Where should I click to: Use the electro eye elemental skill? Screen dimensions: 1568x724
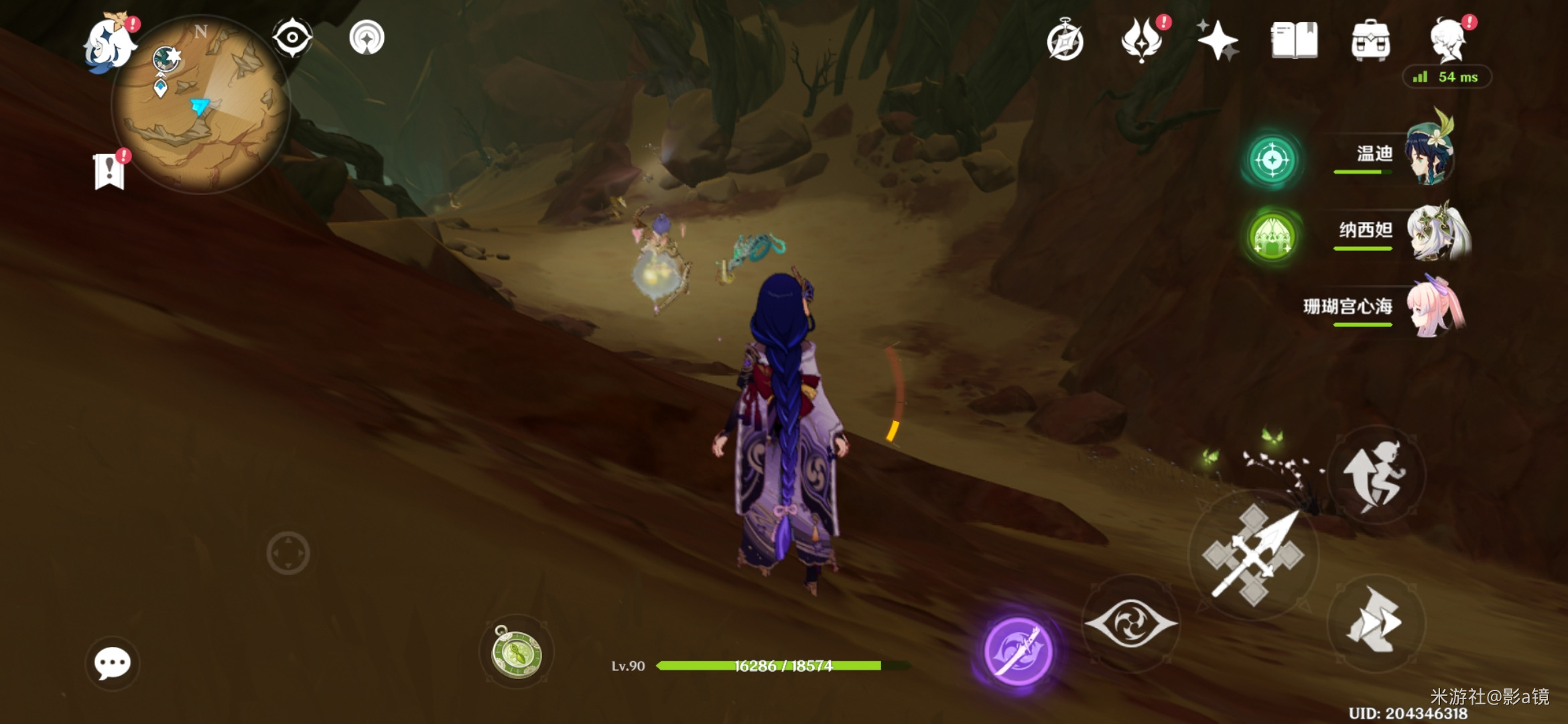click(x=1131, y=623)
